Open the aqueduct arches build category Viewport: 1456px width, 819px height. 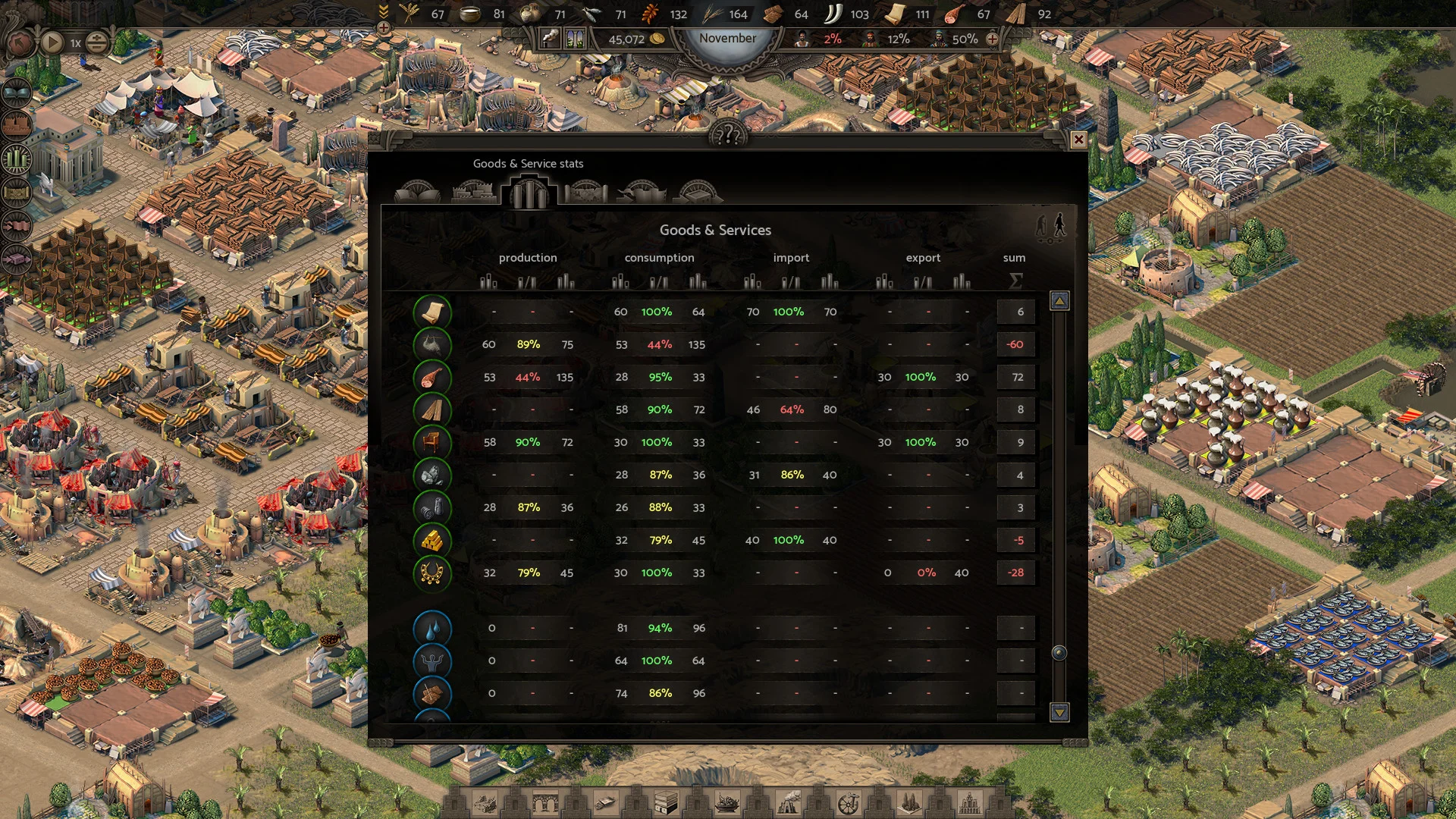(545, 802)
